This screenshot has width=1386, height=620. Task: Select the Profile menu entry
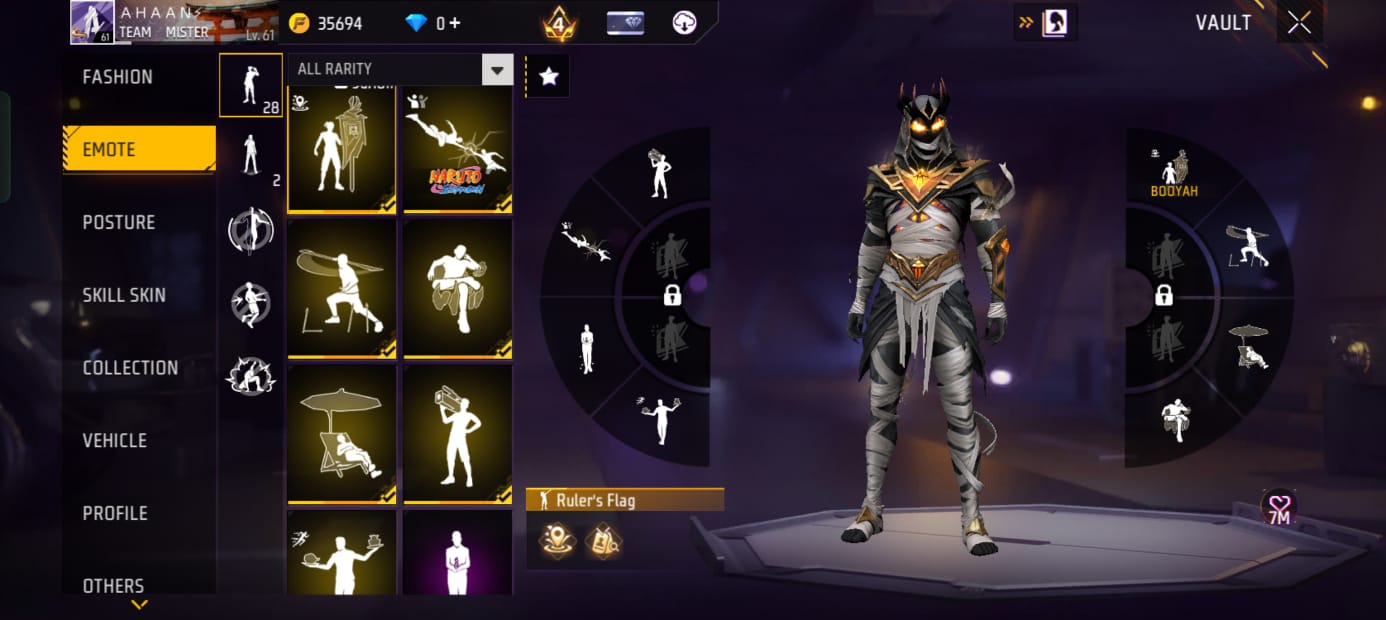tap(115, 513)
